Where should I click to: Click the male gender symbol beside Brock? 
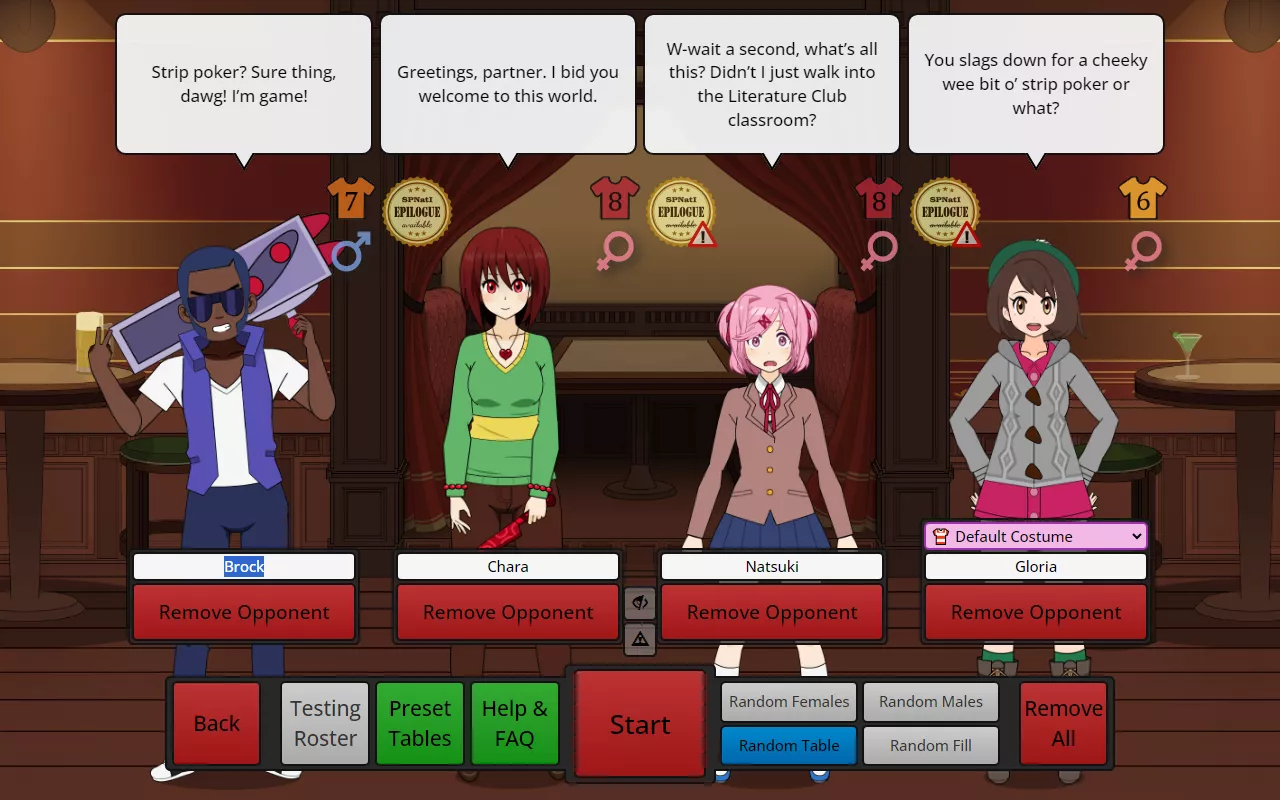coord(350,252)
